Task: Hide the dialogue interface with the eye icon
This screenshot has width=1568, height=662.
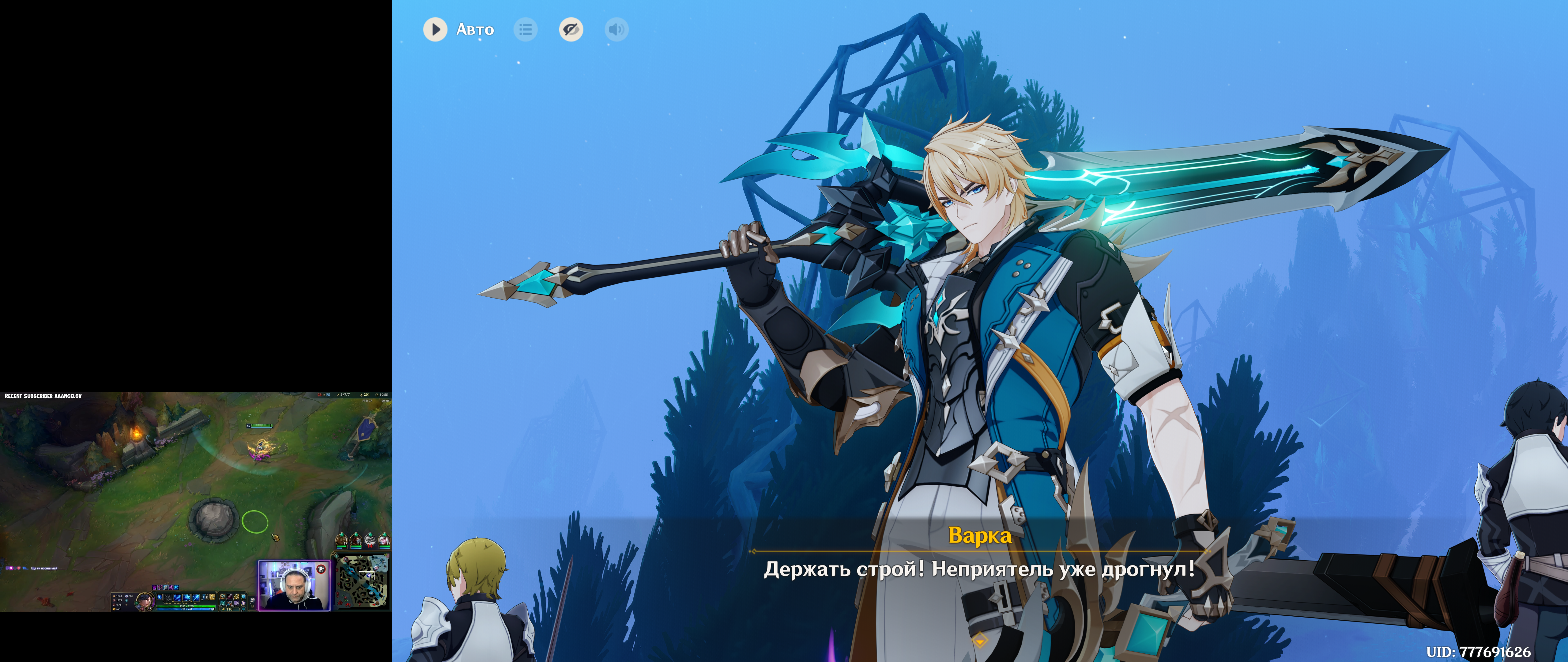Action: tap(571, 29)
